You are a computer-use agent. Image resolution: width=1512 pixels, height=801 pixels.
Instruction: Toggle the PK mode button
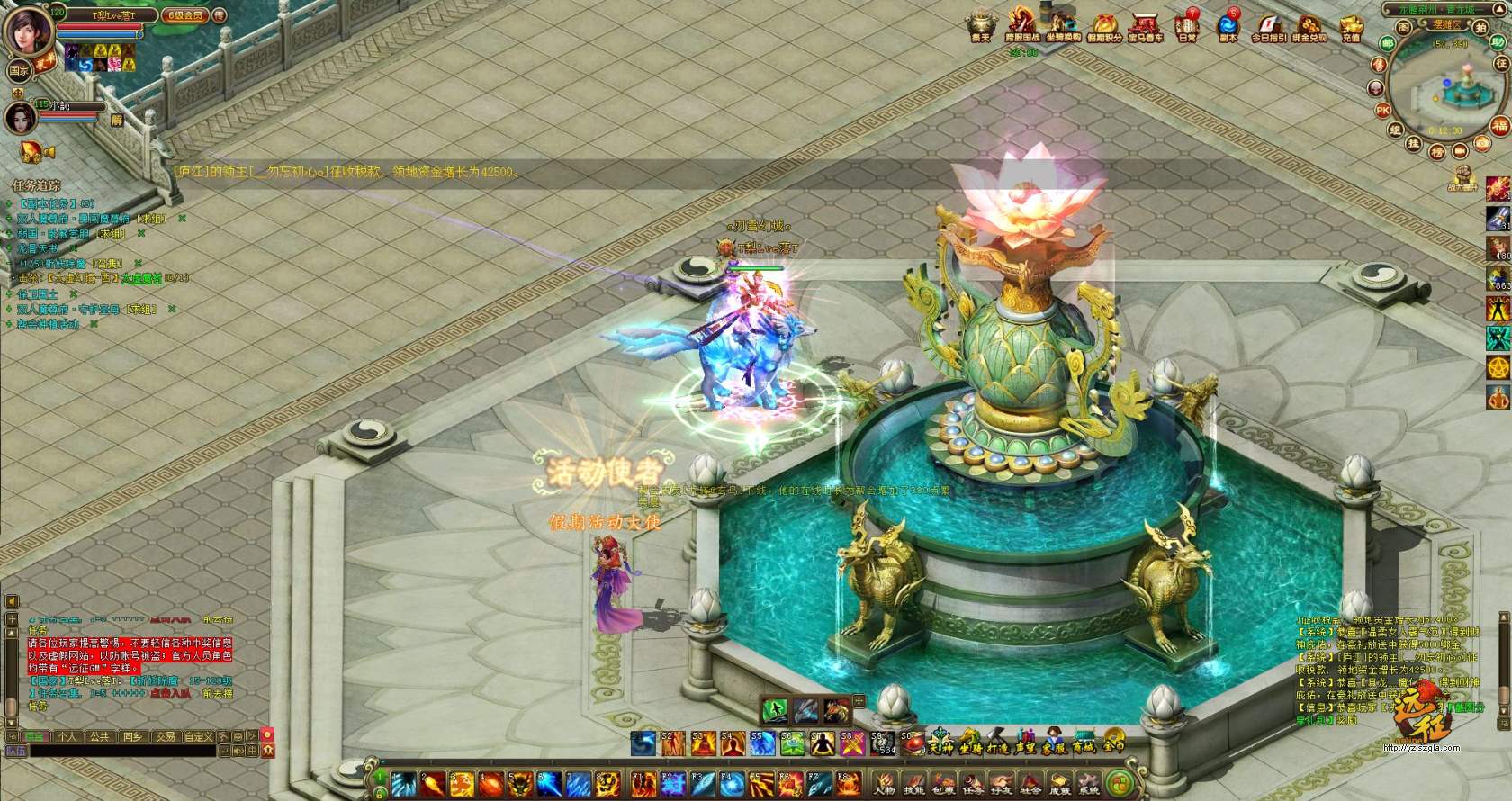coord(1383,110)
